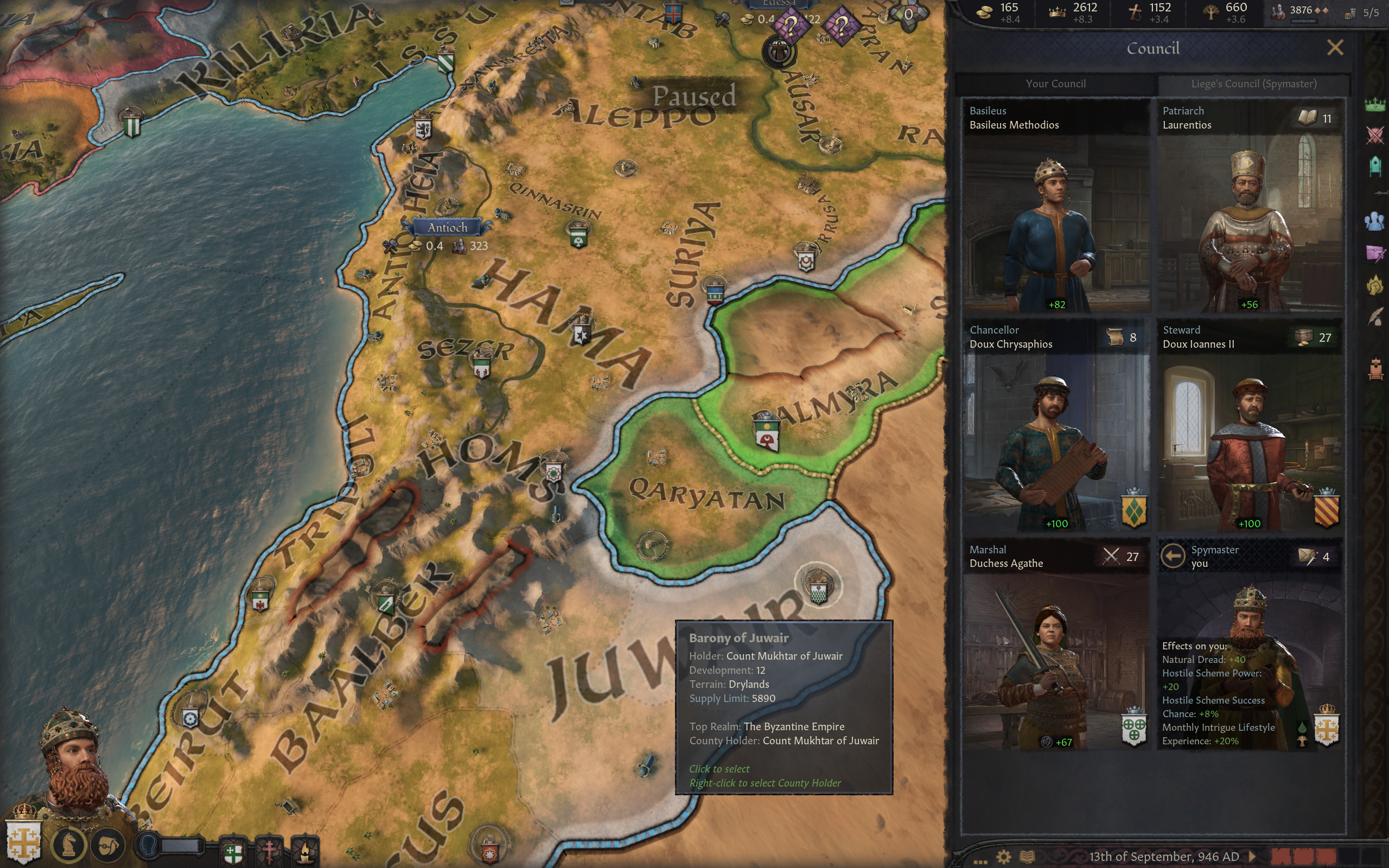Open the decisions panel with quill icon
The height and width of the screenshot is (868, 1389).
pos(1375,316)
